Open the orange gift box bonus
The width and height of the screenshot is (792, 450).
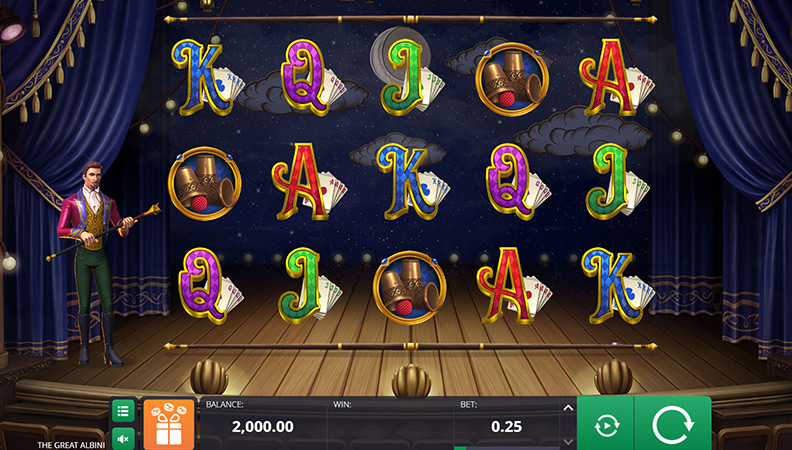169,424
